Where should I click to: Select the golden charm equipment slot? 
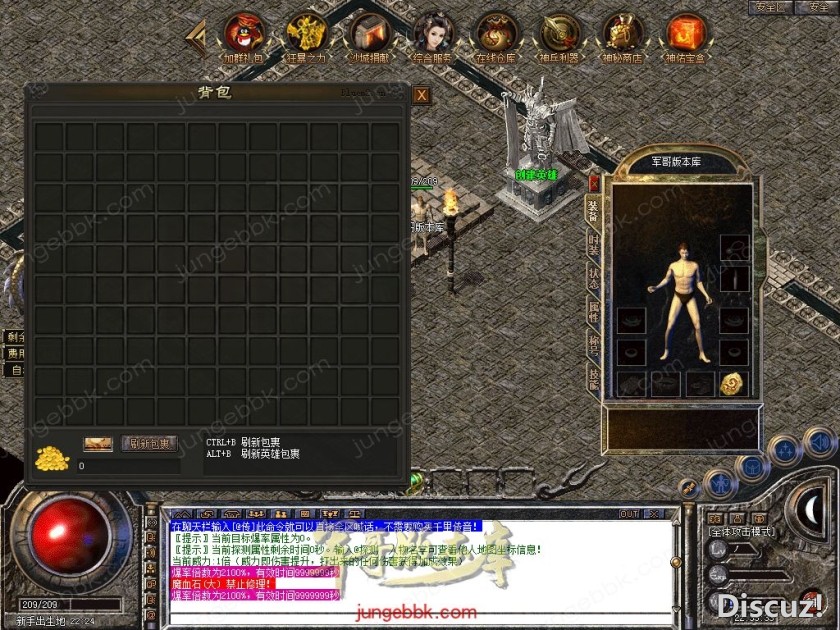click(x=732, y=384)
